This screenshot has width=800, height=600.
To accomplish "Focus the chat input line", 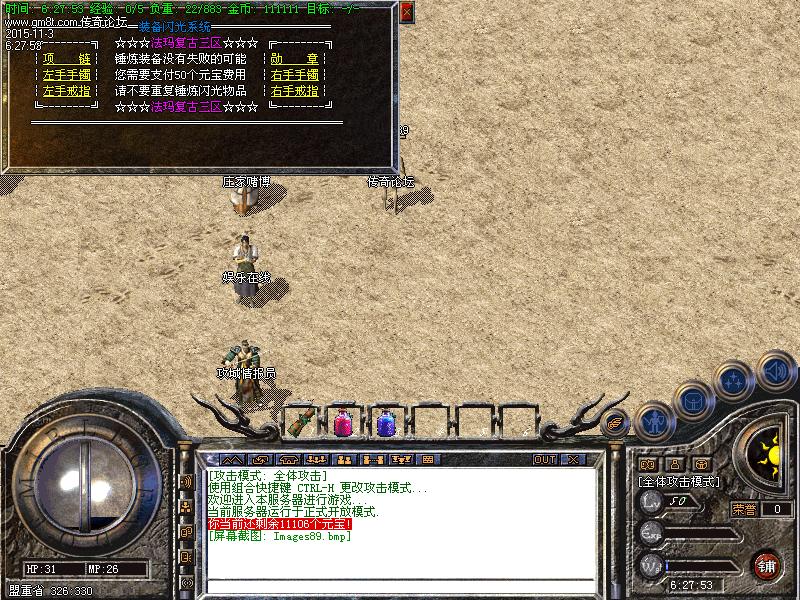I will 400,587.
